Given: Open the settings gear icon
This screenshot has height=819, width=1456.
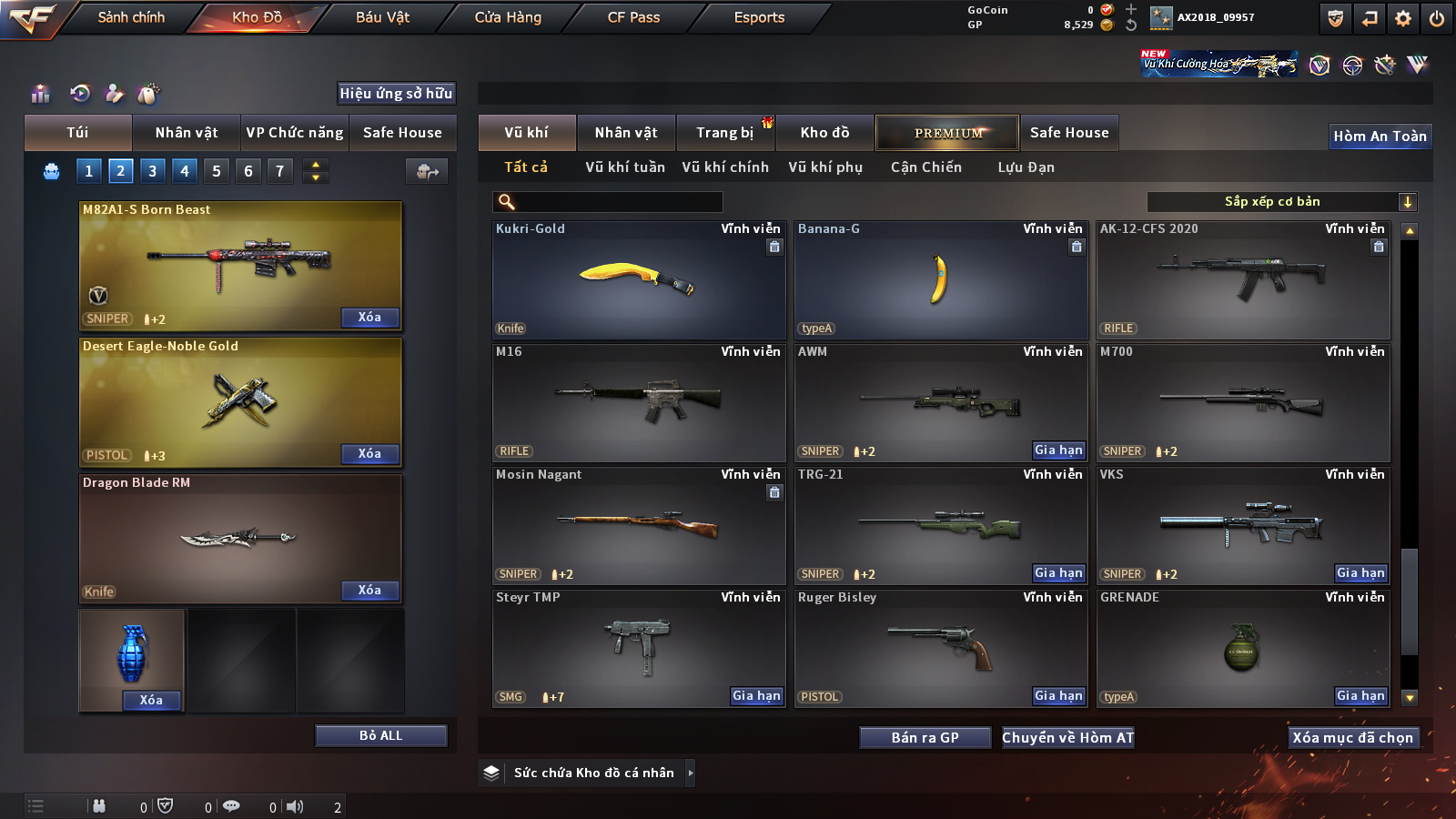Looking at the screenshot, I should pyautogui.click(x=1403, y=18).
